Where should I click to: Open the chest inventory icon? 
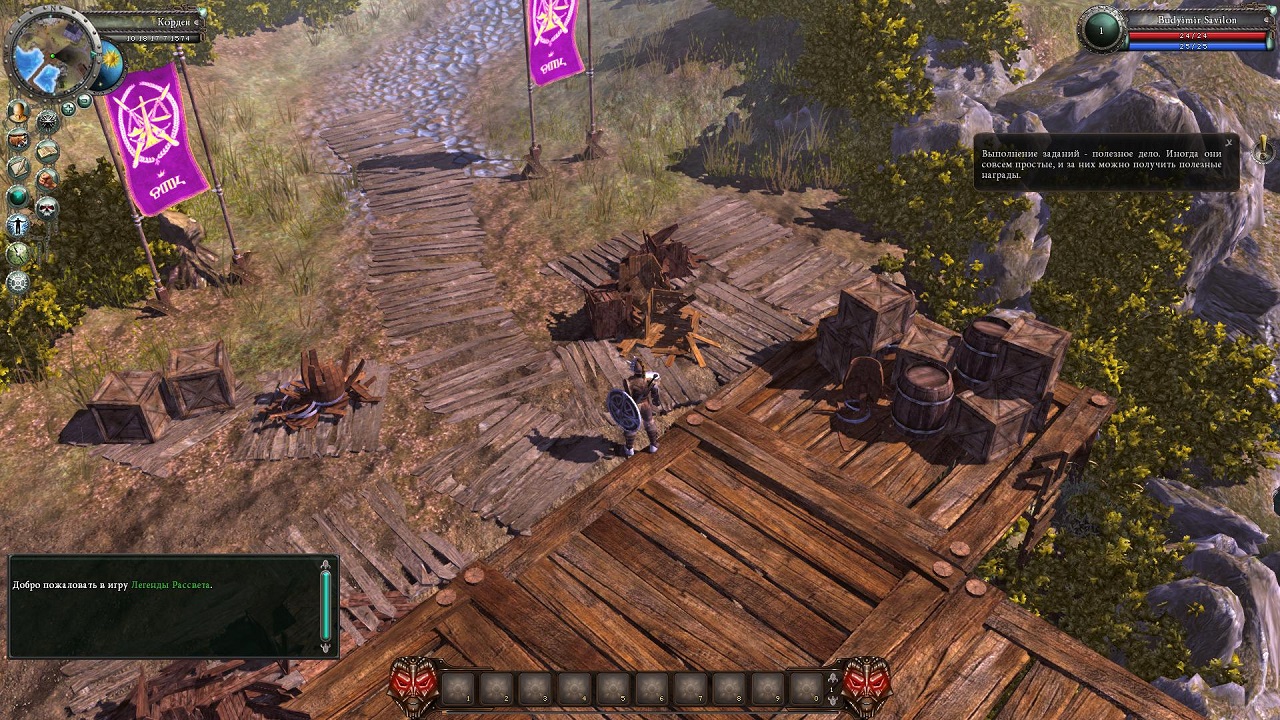click(x=18, y=139)
